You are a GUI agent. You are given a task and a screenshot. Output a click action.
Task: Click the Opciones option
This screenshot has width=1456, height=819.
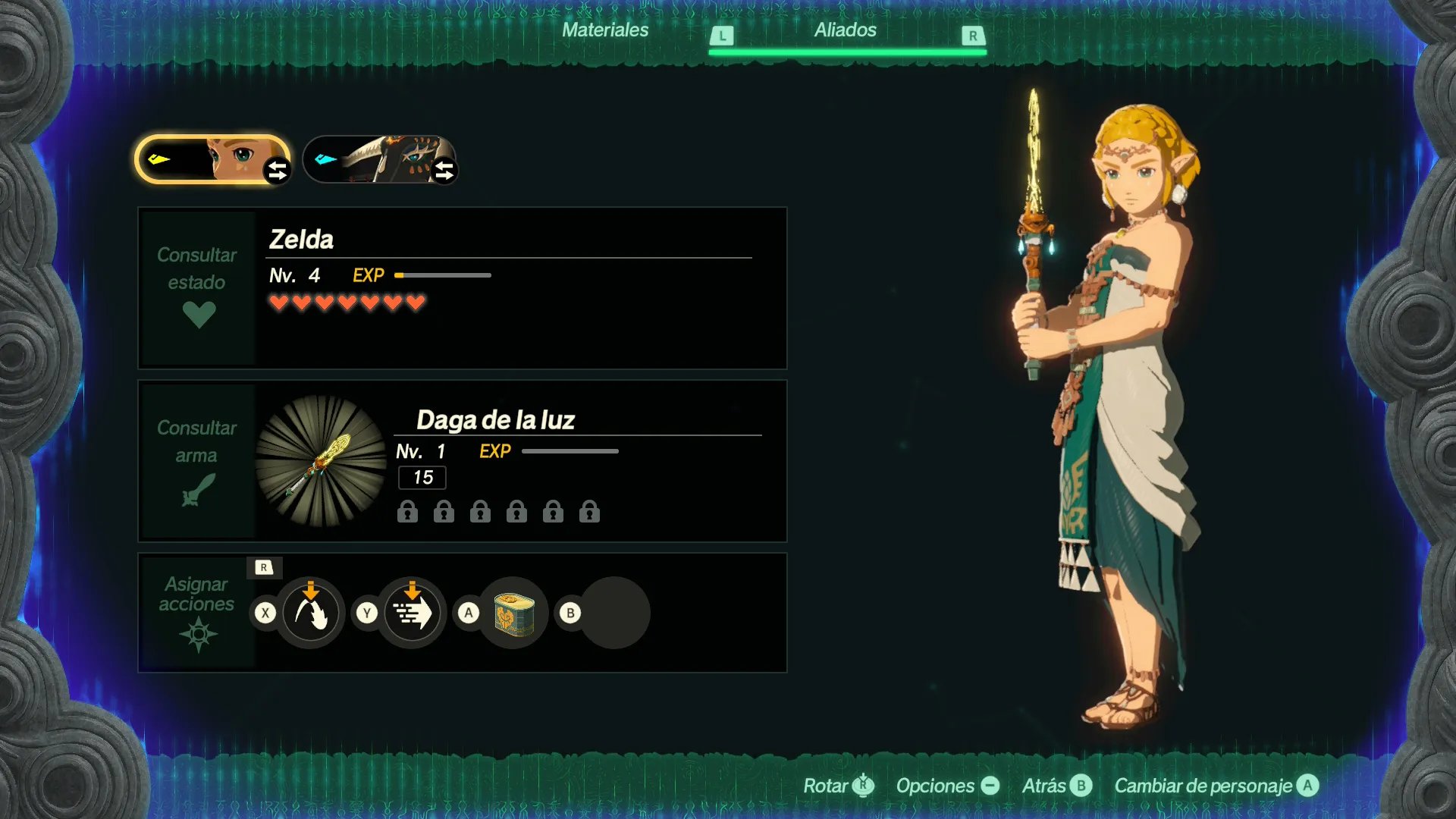(947, 786)
